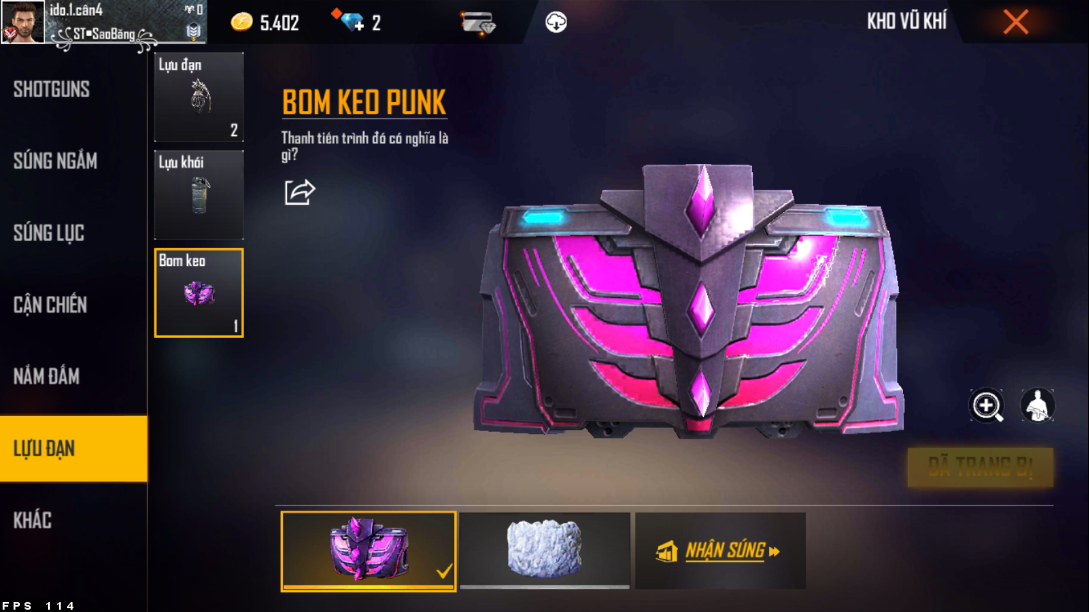Select the purple Punk gloo wall skin
This screenshot has height=612, width=1089.
(x=368, y=550)
